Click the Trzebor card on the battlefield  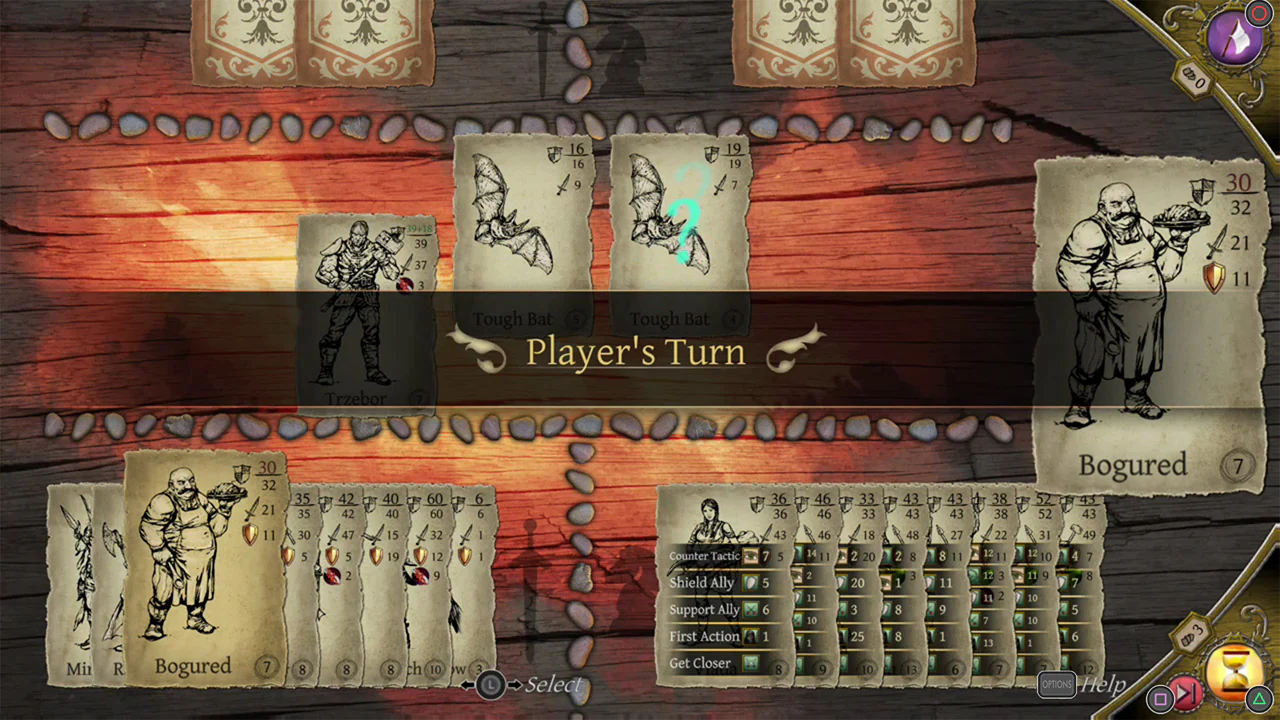pyautogui.click(x=368, y=310)
